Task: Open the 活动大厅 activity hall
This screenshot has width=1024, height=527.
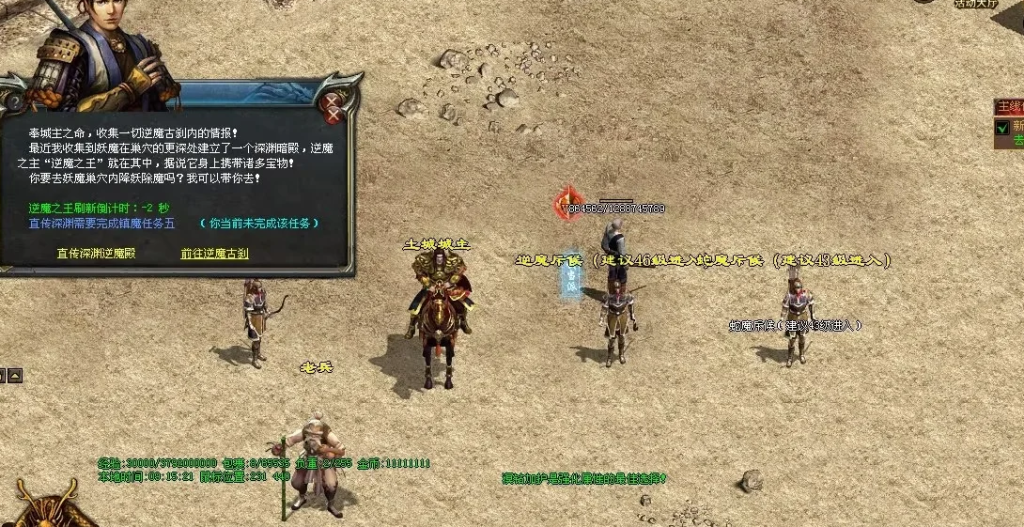Action: click(x=975, y=4)
